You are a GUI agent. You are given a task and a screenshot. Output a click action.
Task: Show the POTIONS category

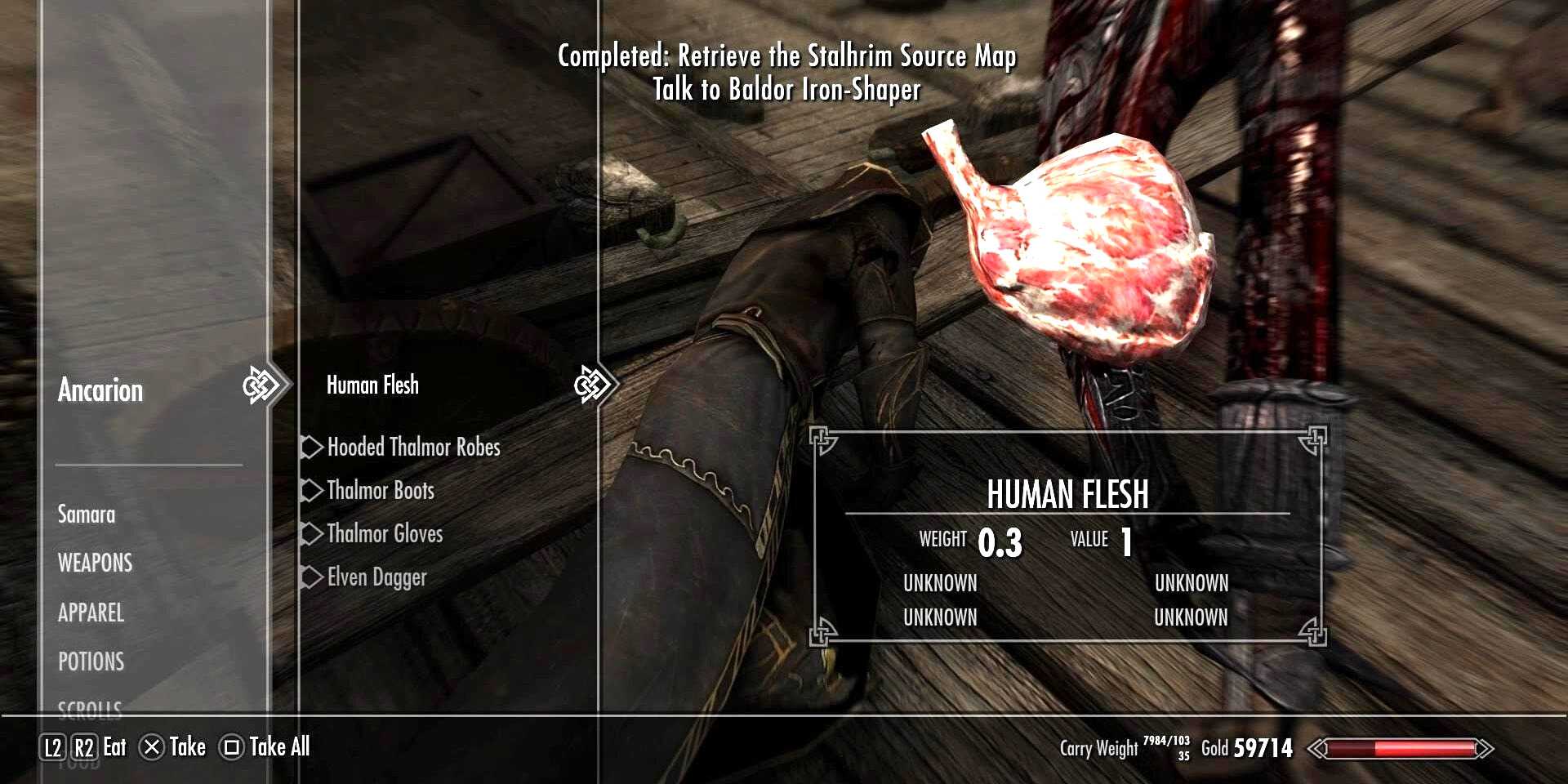[x=91, y=661]
